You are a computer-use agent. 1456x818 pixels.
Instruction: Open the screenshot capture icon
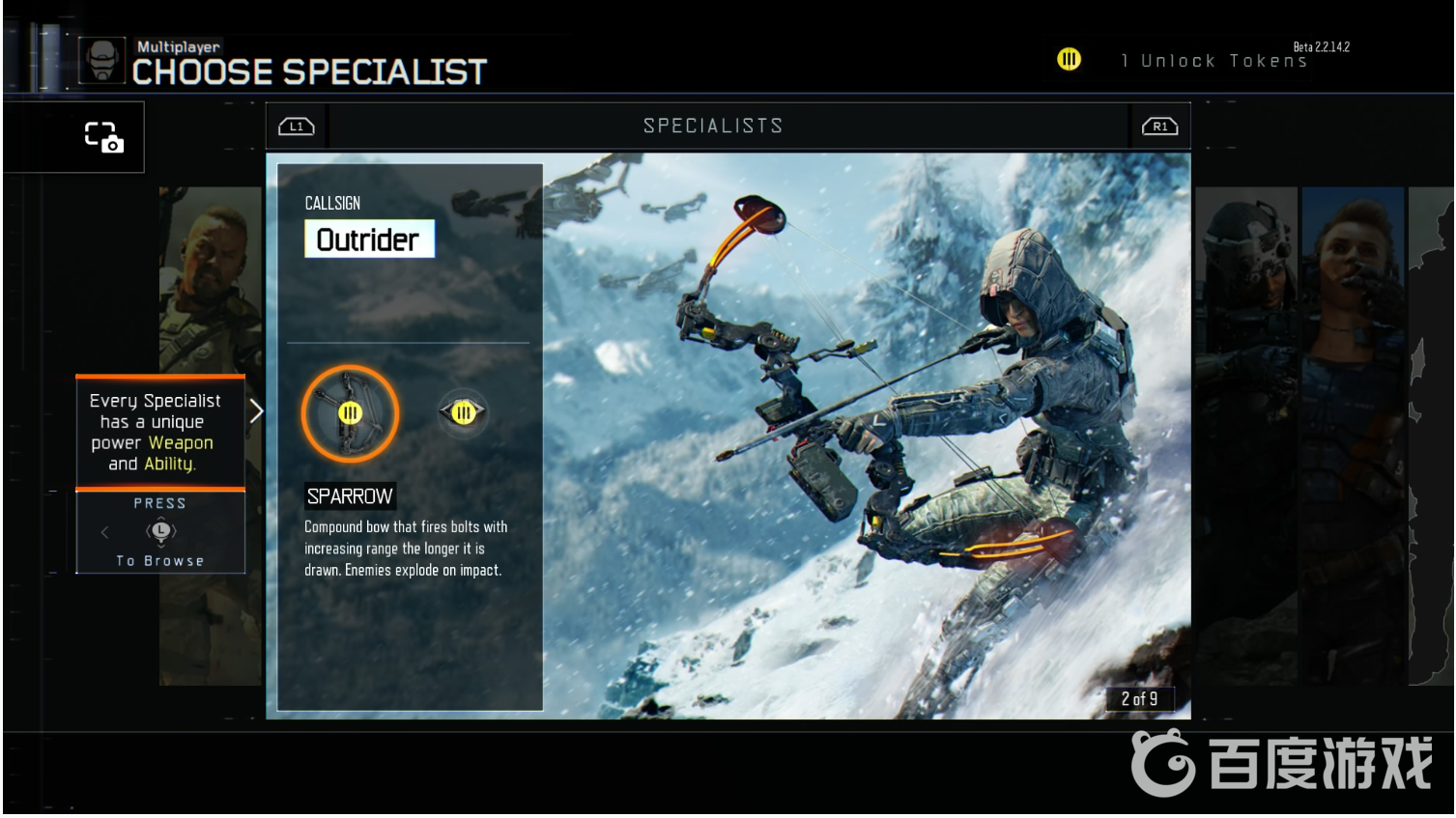click(103, 137)
